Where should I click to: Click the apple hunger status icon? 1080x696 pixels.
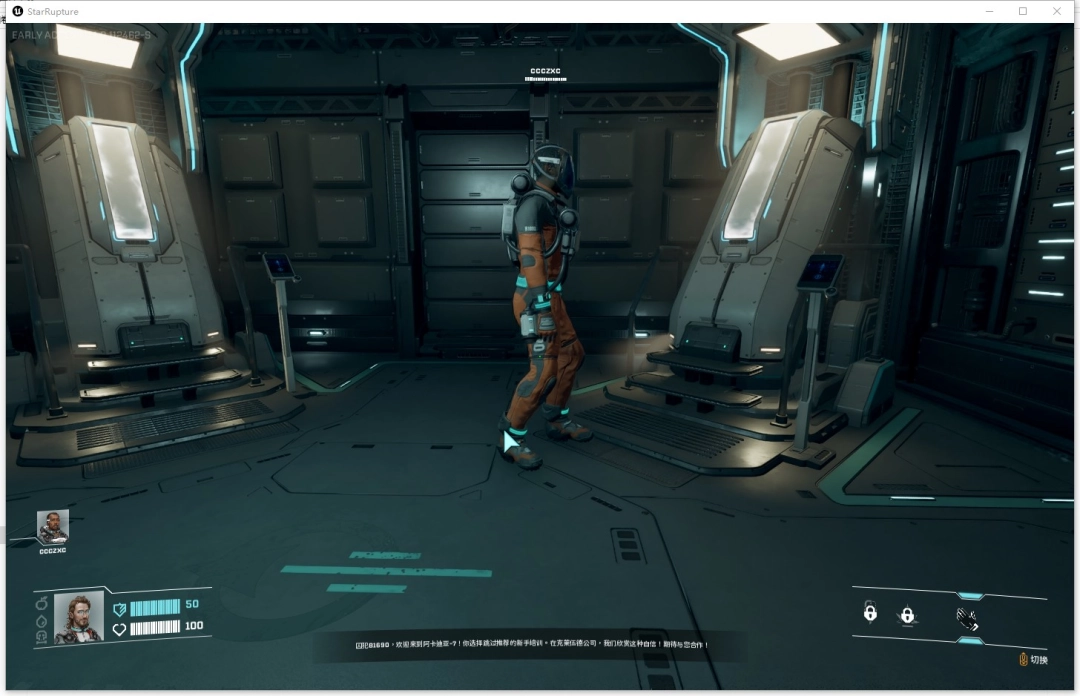(x=42, y=603)
